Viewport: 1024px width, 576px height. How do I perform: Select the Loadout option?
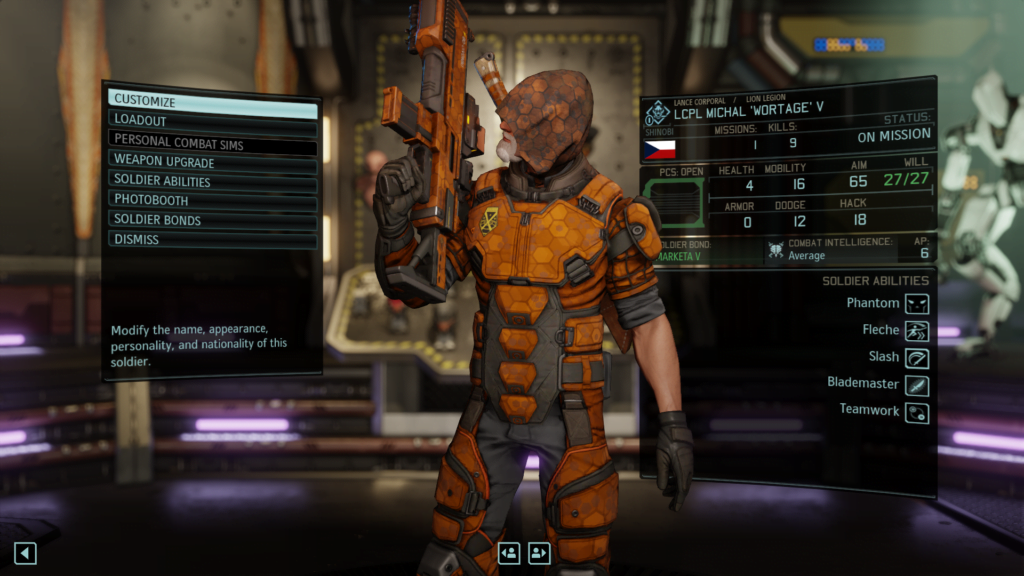212,121
